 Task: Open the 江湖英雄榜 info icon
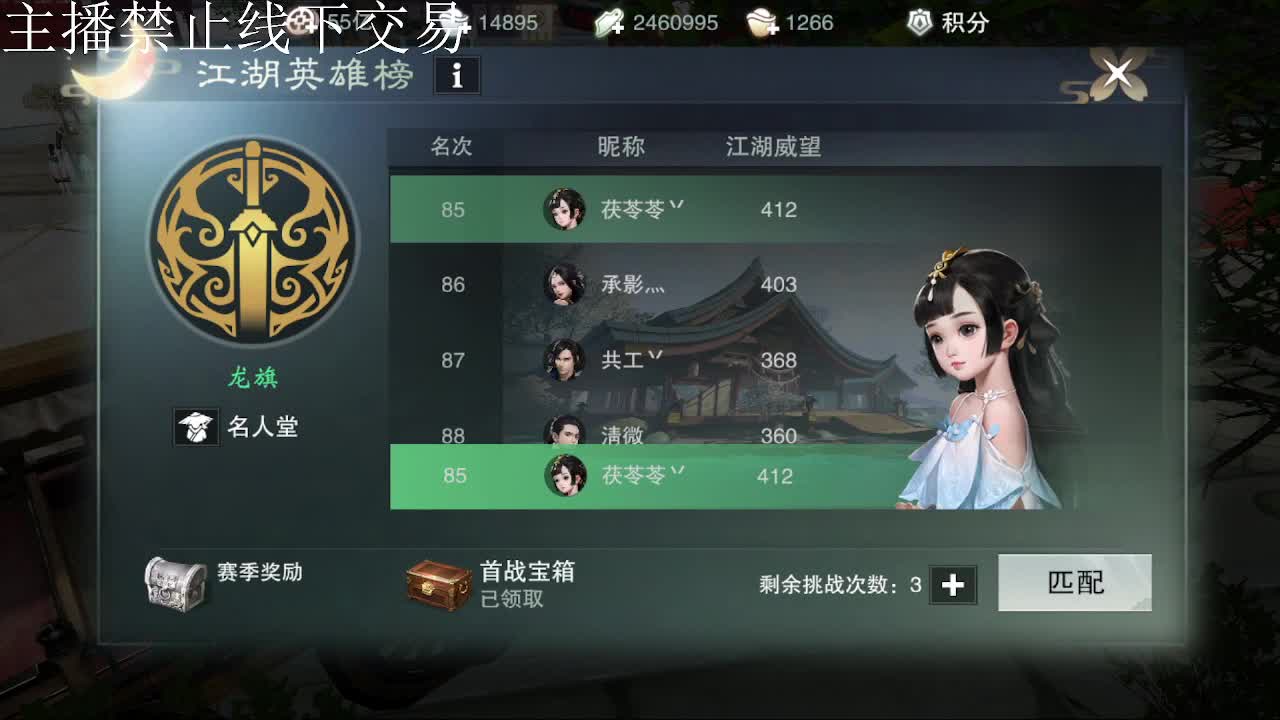(457, 75)
